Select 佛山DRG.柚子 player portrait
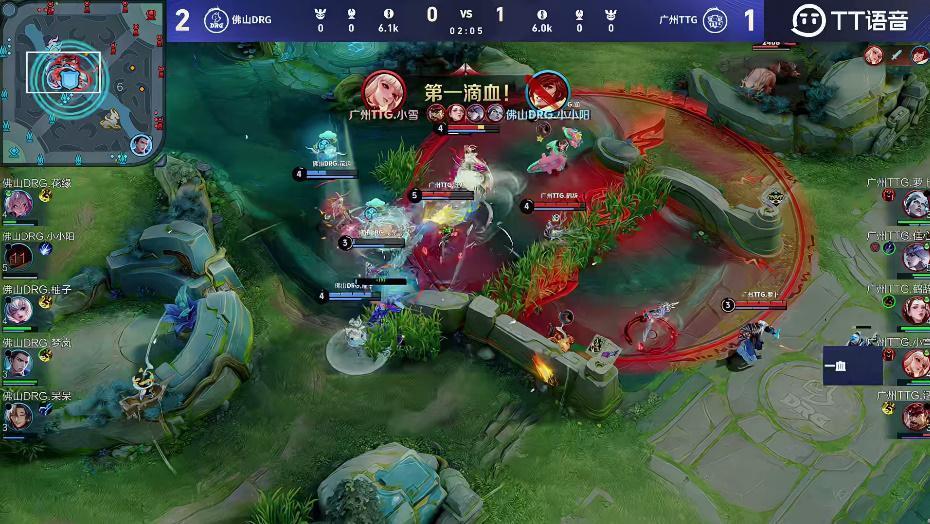This screenshot has height=524, width=930. [x=18, y=310]
